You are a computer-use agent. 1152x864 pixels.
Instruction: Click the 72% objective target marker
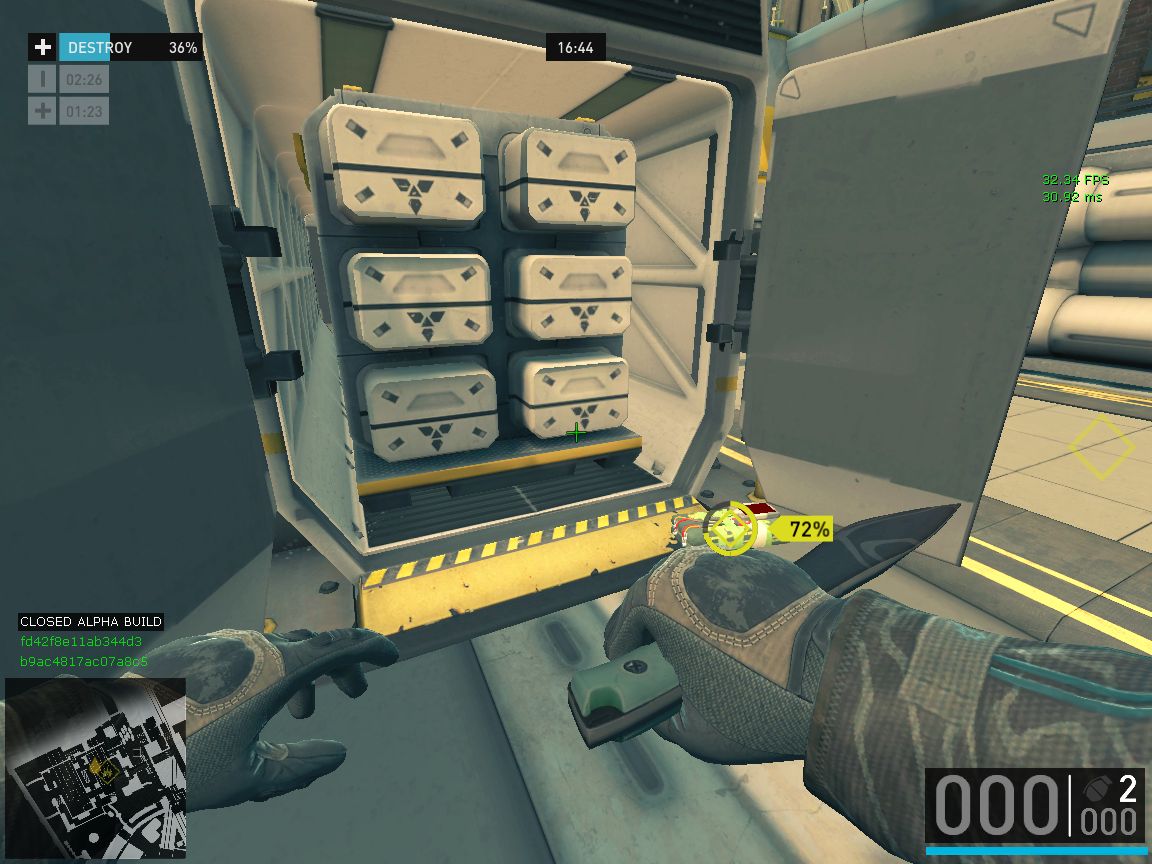[732, 530]
